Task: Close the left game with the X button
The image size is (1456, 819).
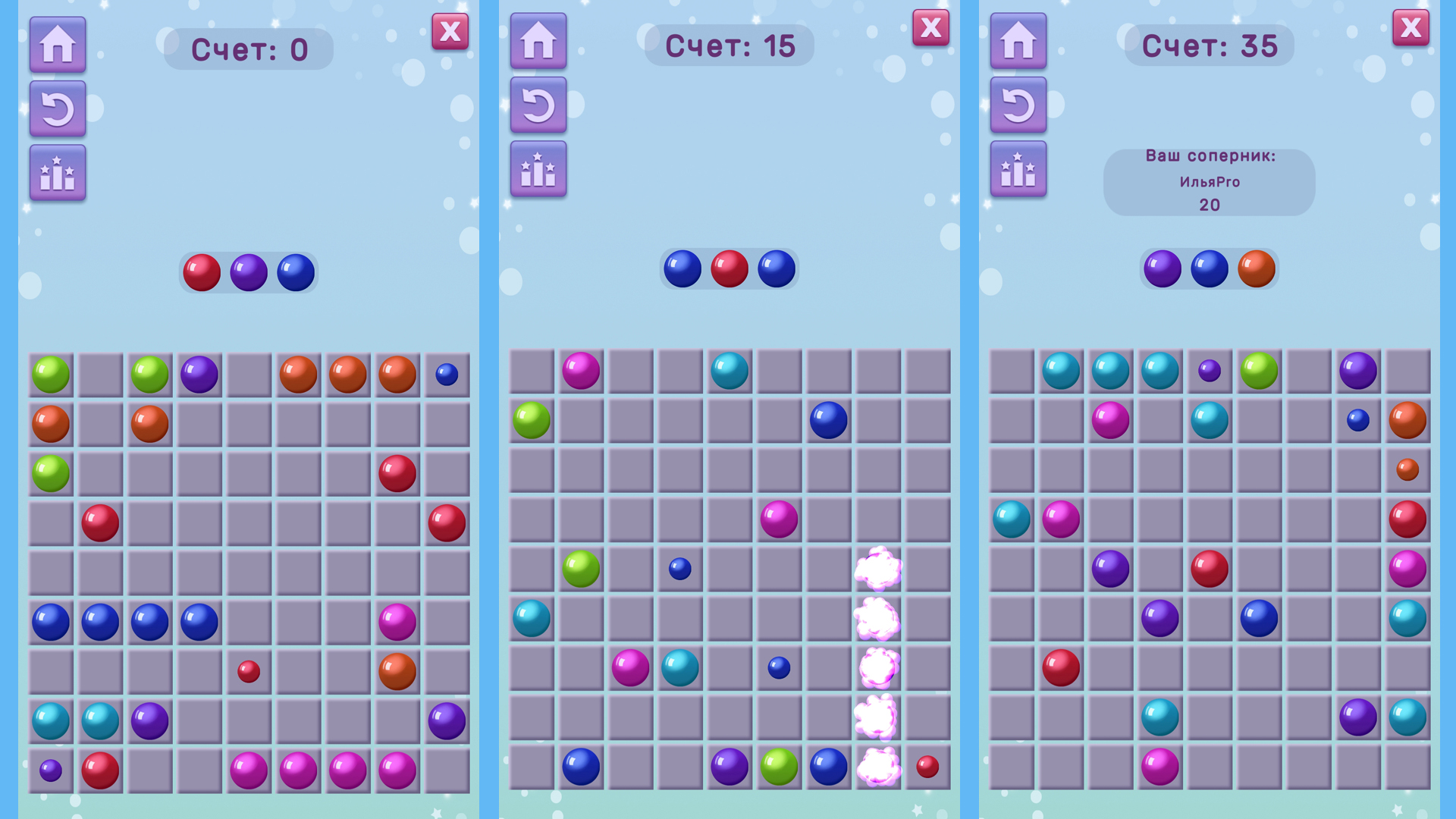Action: [450, 32]
